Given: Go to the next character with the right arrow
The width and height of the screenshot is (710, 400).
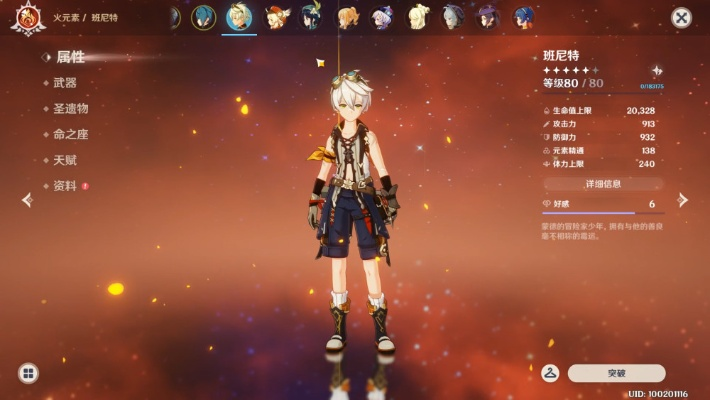Looking at the screenshot, I should (x=683, y=200).
